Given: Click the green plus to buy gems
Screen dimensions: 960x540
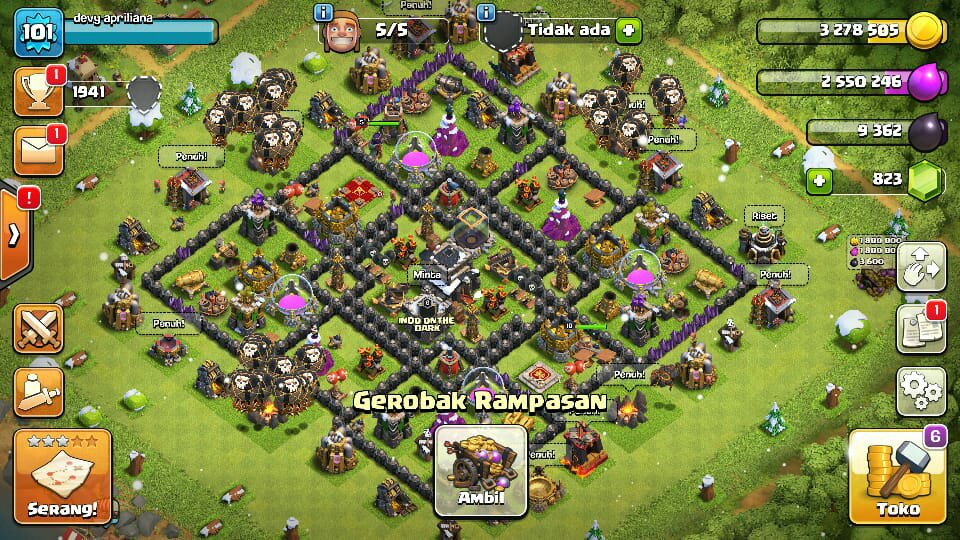Looking at the screenshot, I should [x=819, y=181].
